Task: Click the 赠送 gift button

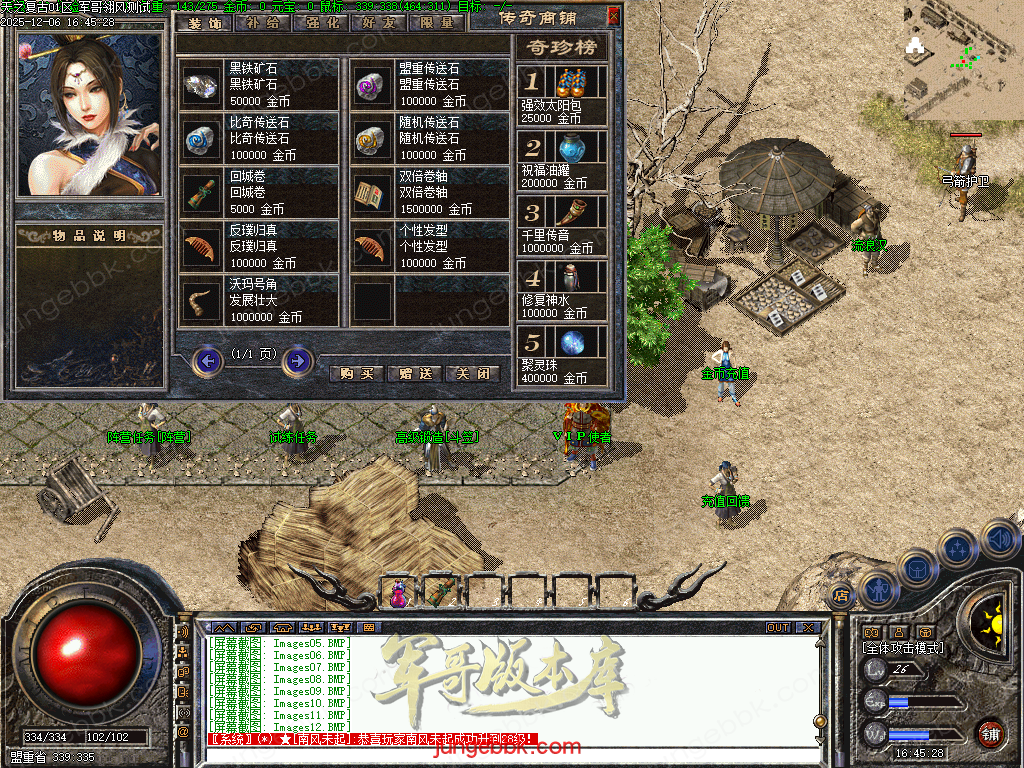Action: click(414, 373)
